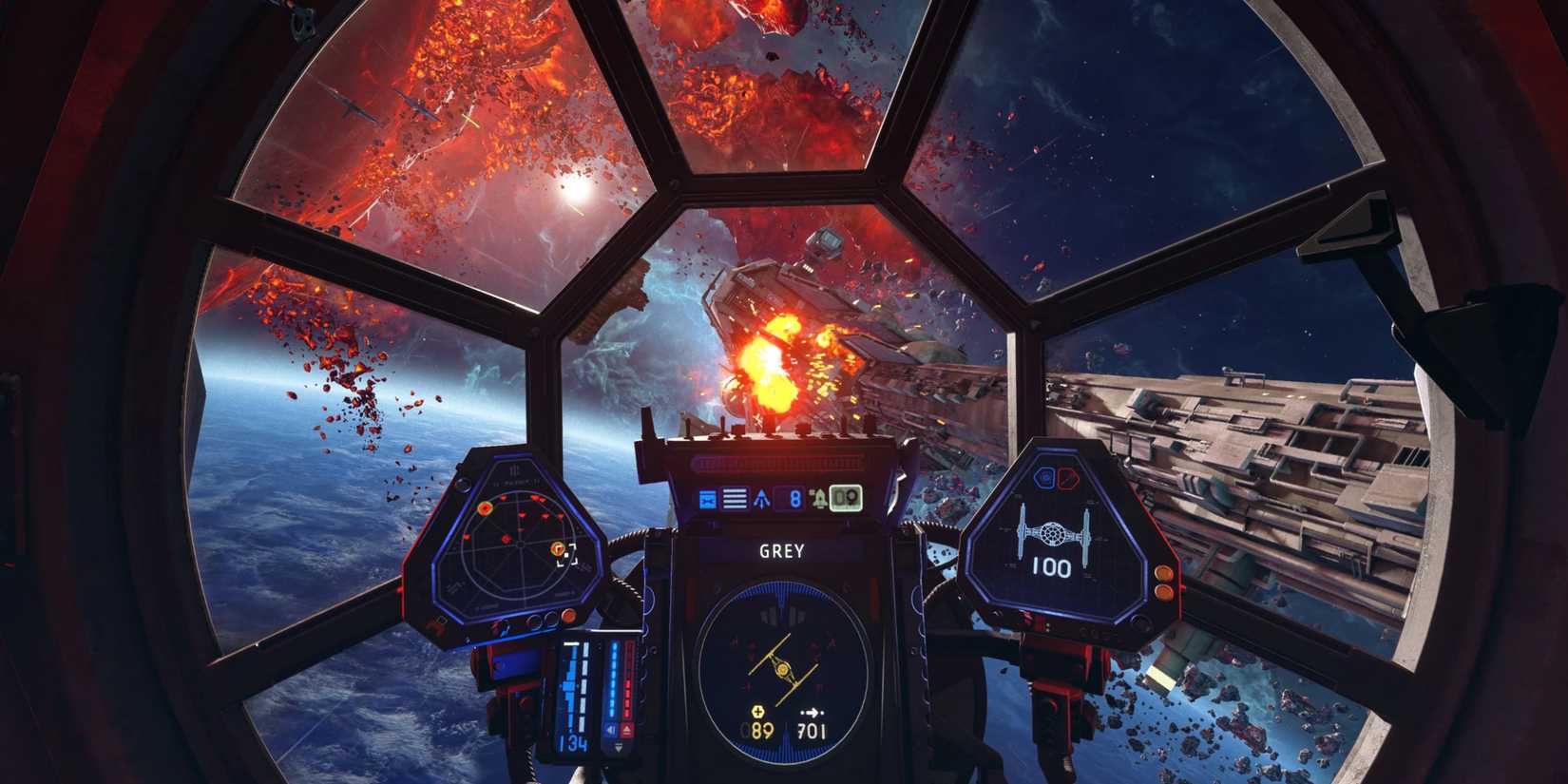Click the horizontal stripes list icon

[x=734, y=496]
